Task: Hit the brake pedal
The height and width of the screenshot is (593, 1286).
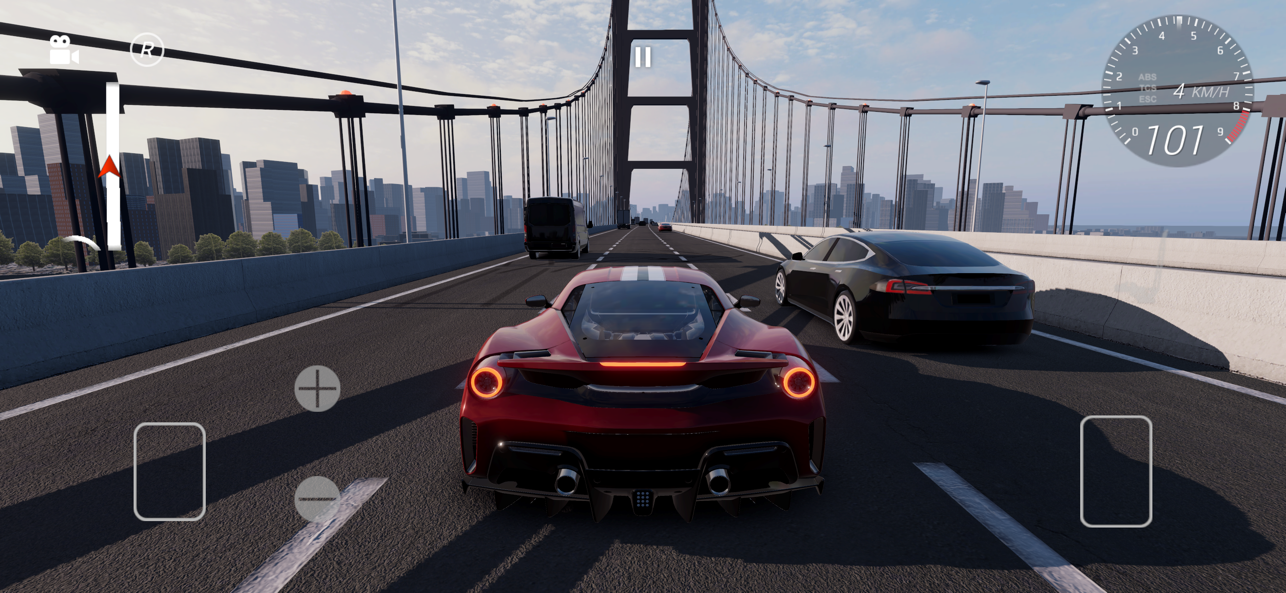Action: 169,471
